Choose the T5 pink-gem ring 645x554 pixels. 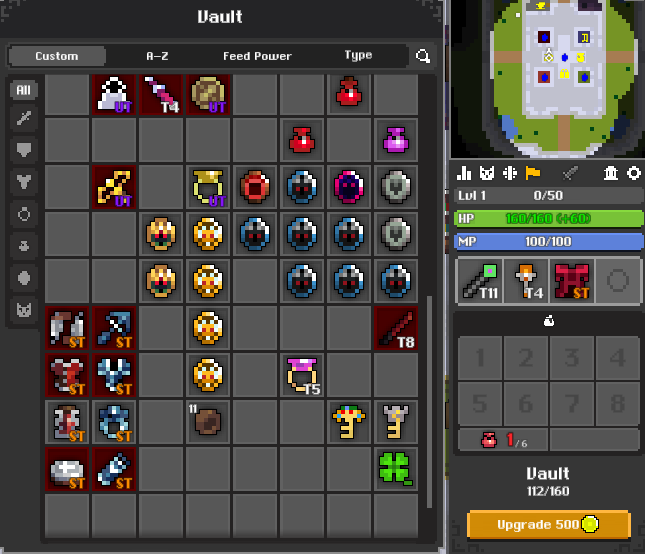click(301, 375)
